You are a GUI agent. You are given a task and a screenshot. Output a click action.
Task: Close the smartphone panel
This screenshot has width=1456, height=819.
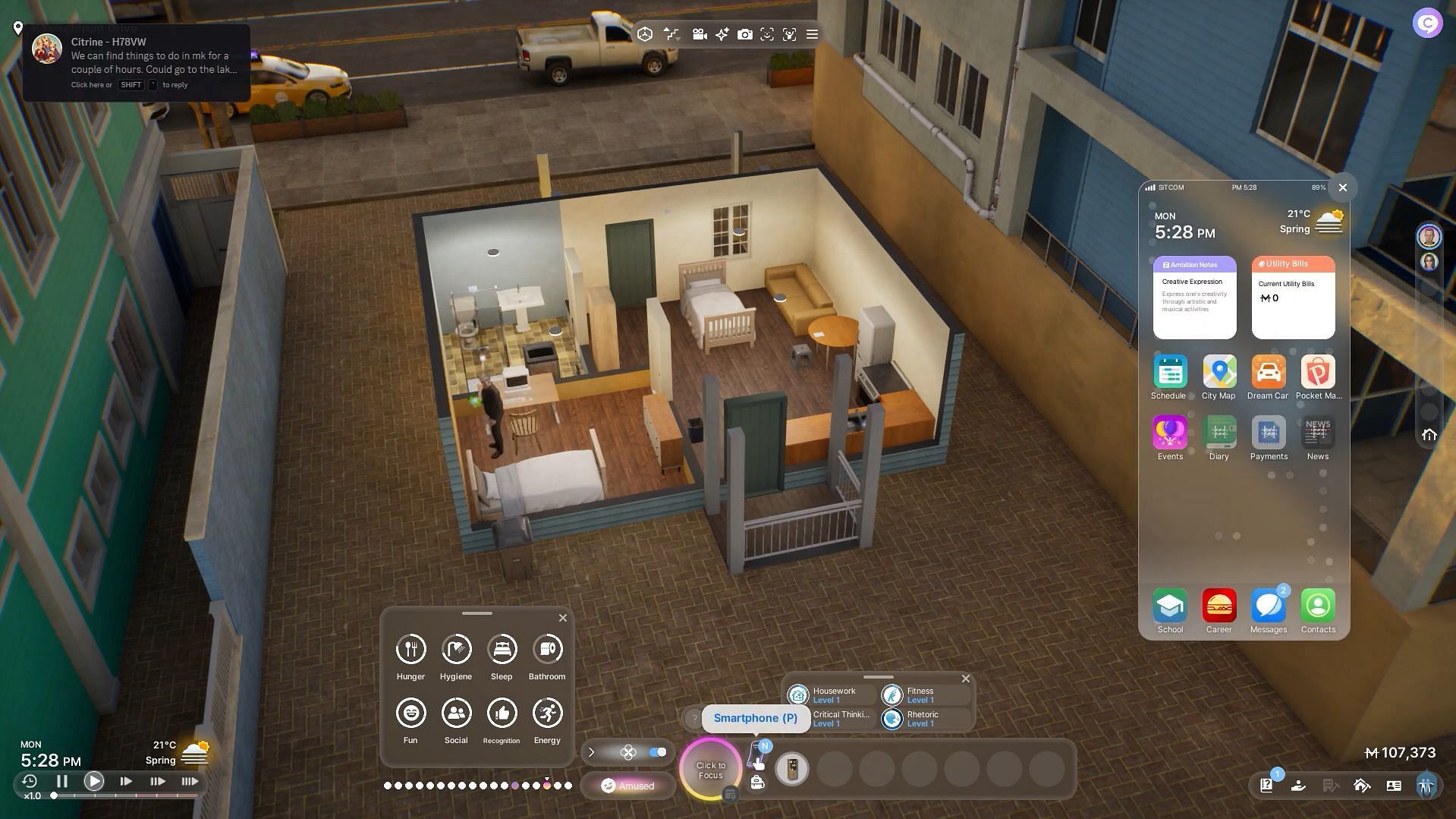[1342, 187]
